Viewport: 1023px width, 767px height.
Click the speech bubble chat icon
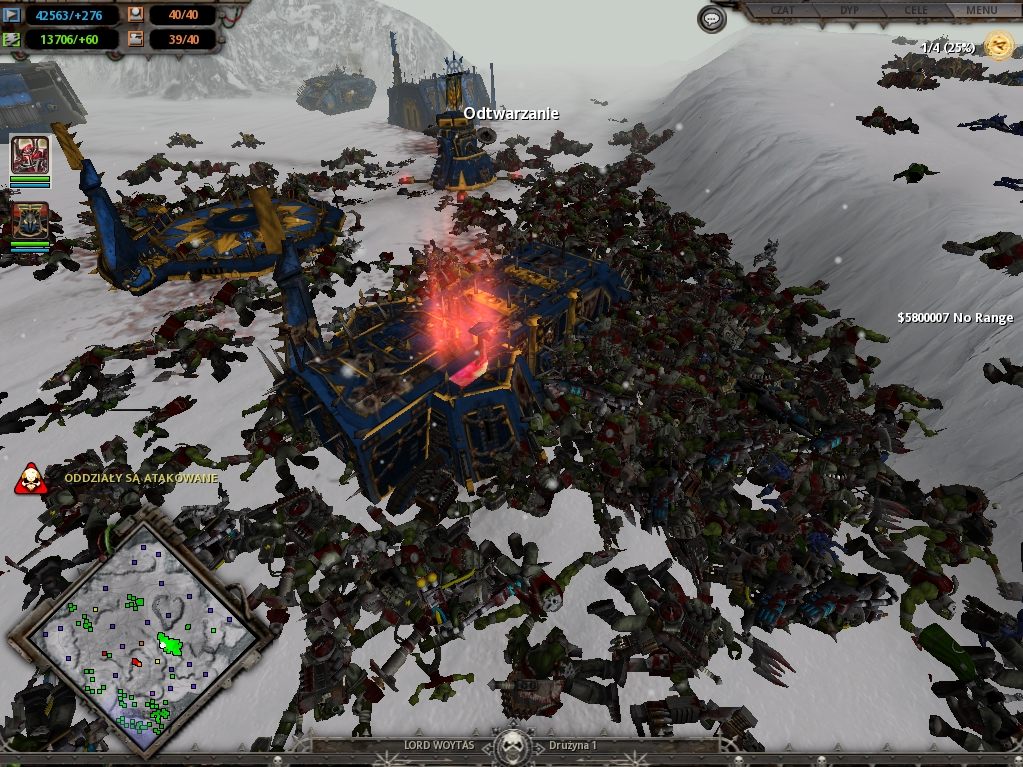point(712,19)
